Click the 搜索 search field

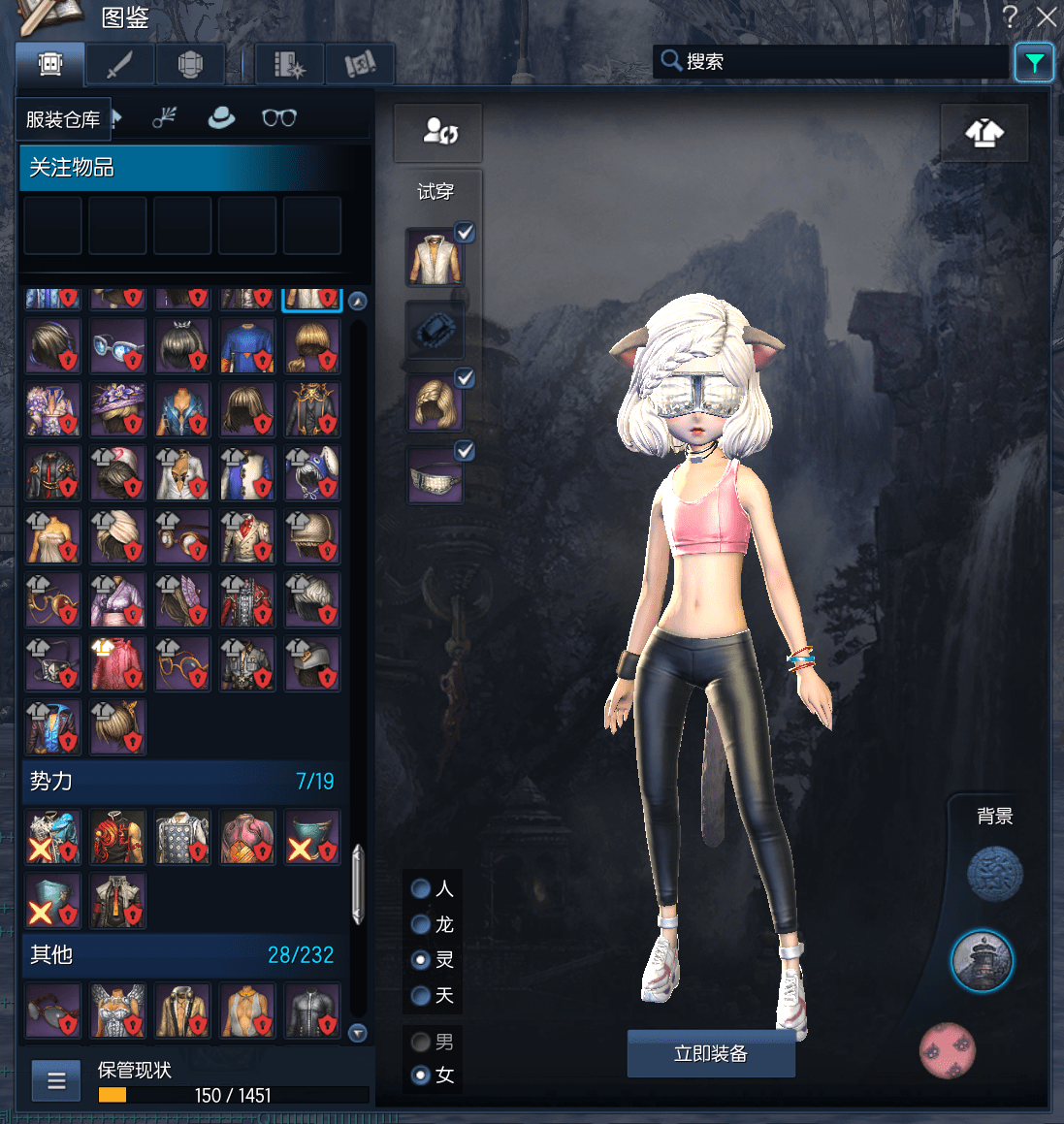point(834,62)
